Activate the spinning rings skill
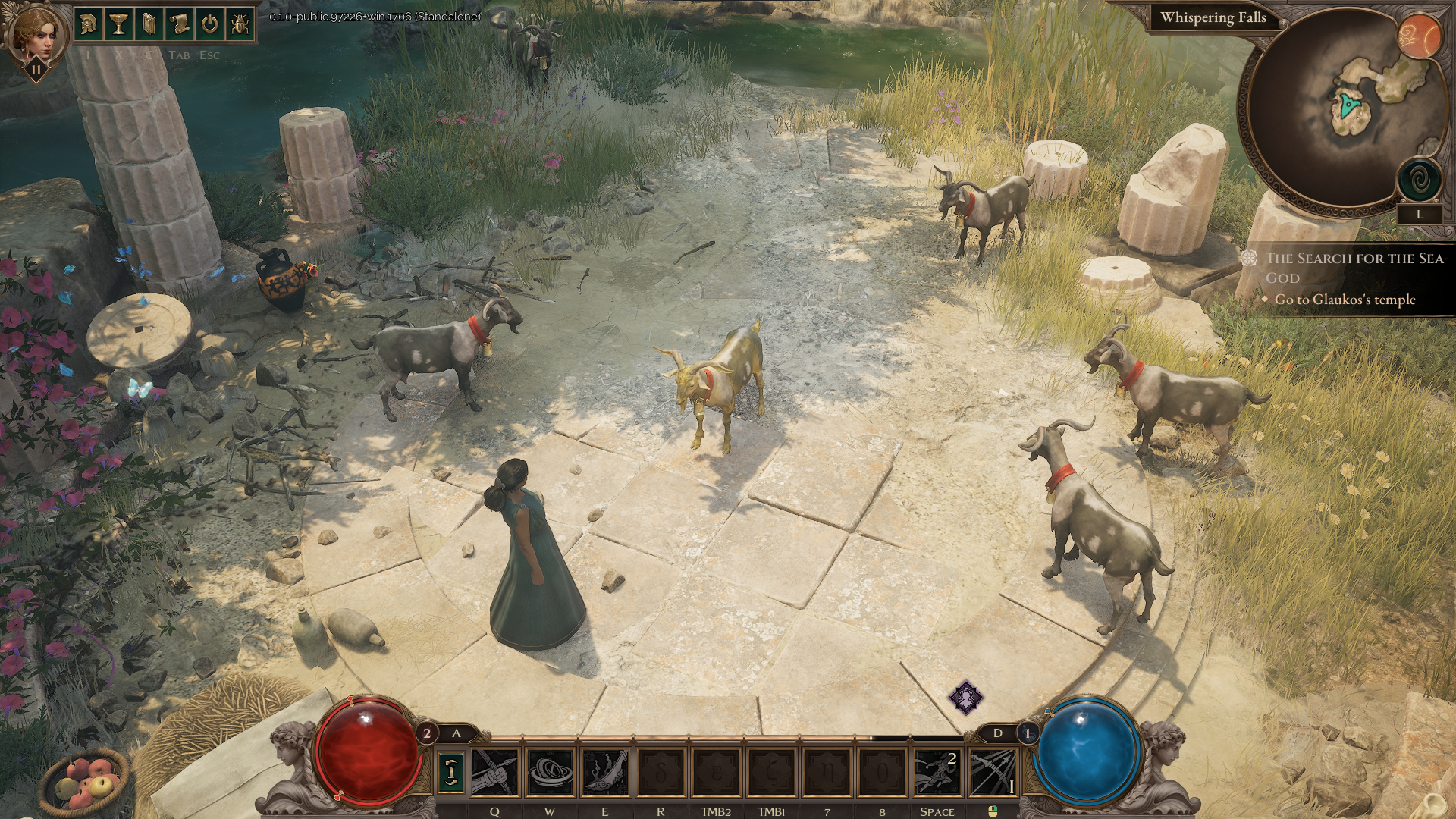This screenshot has width=1456, height=819. pyautogui.click(x=550, y=772)
